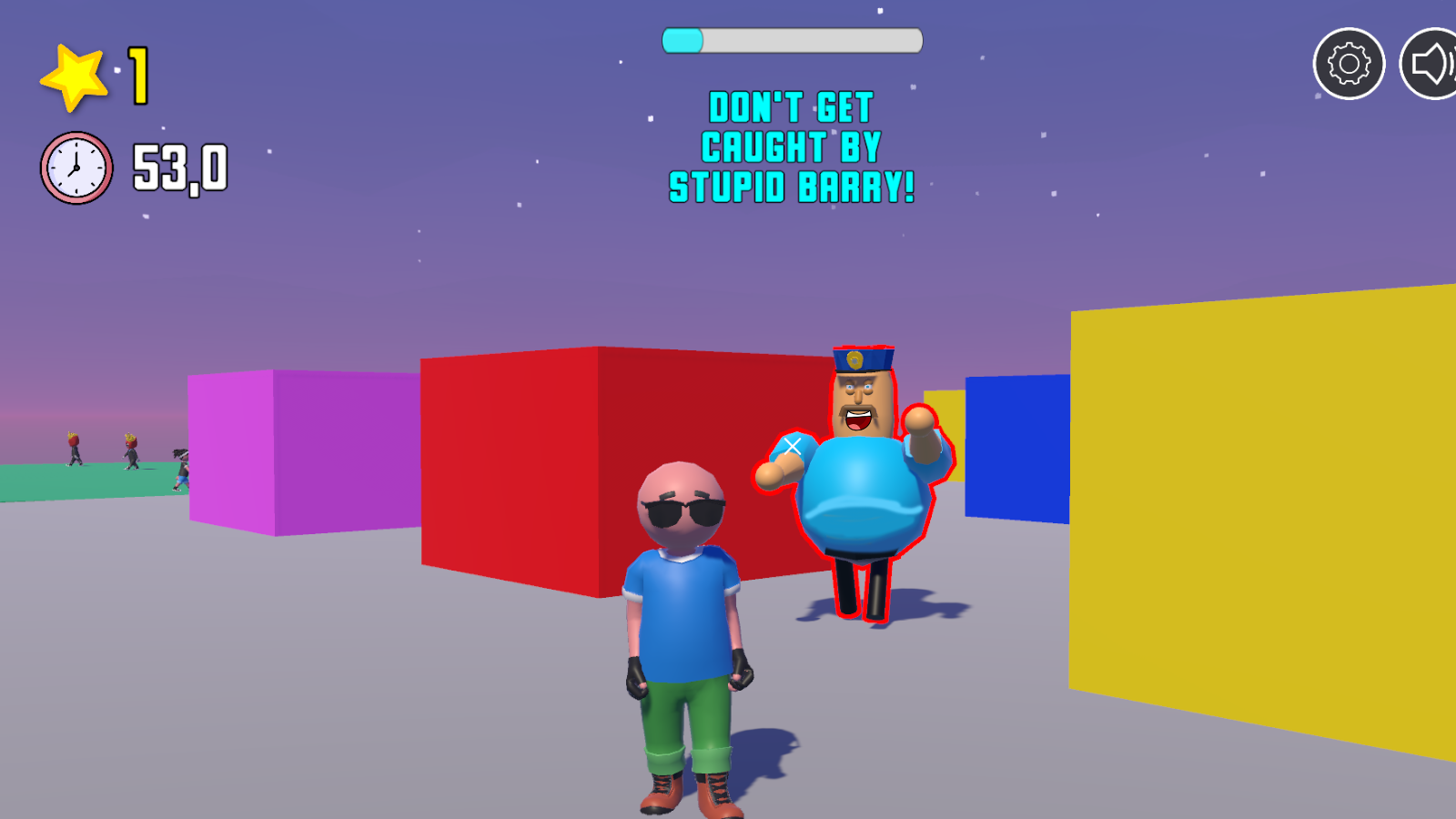Click the timer reading 53,0
1456x819 pixels.
point(180,166)
